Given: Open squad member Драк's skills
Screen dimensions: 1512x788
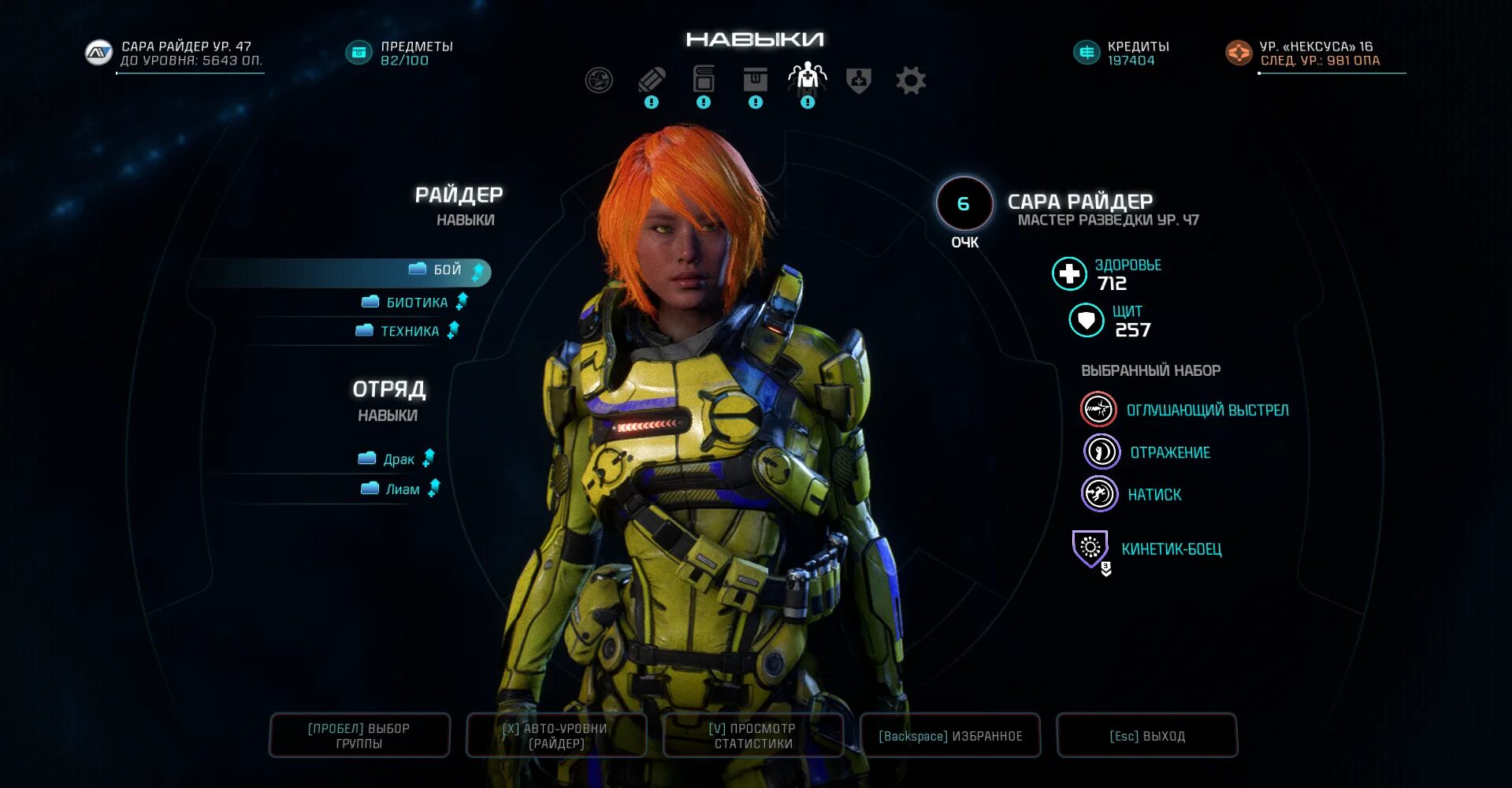Looking at the screenshot, I should 398,459.
